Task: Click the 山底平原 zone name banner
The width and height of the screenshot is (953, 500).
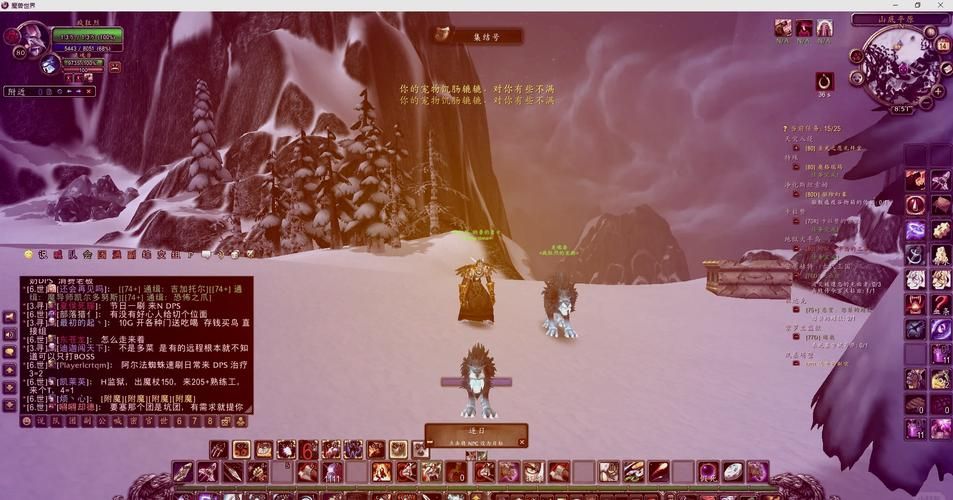Action: point(899,19)
